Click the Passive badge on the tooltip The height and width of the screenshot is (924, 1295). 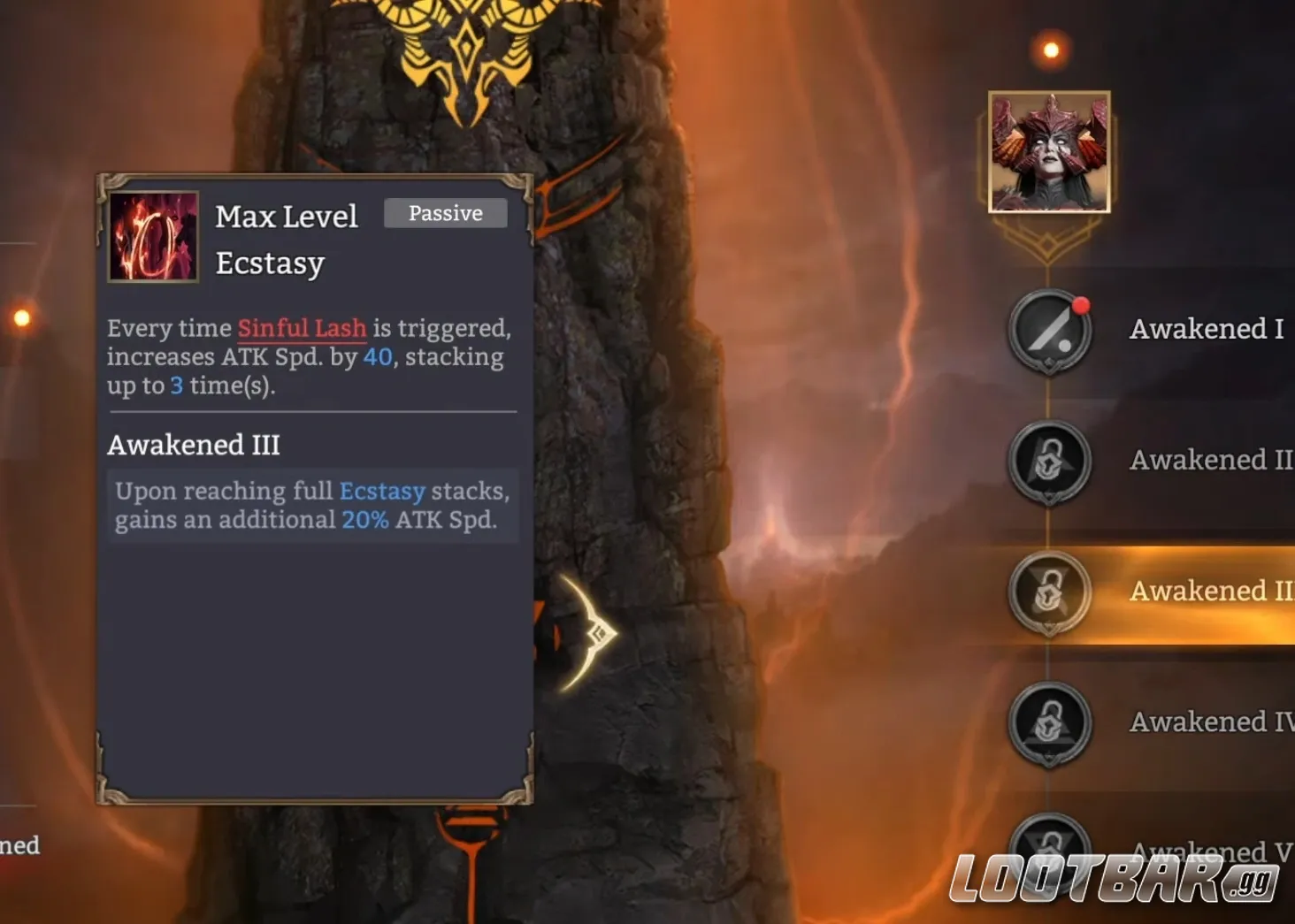445,213
